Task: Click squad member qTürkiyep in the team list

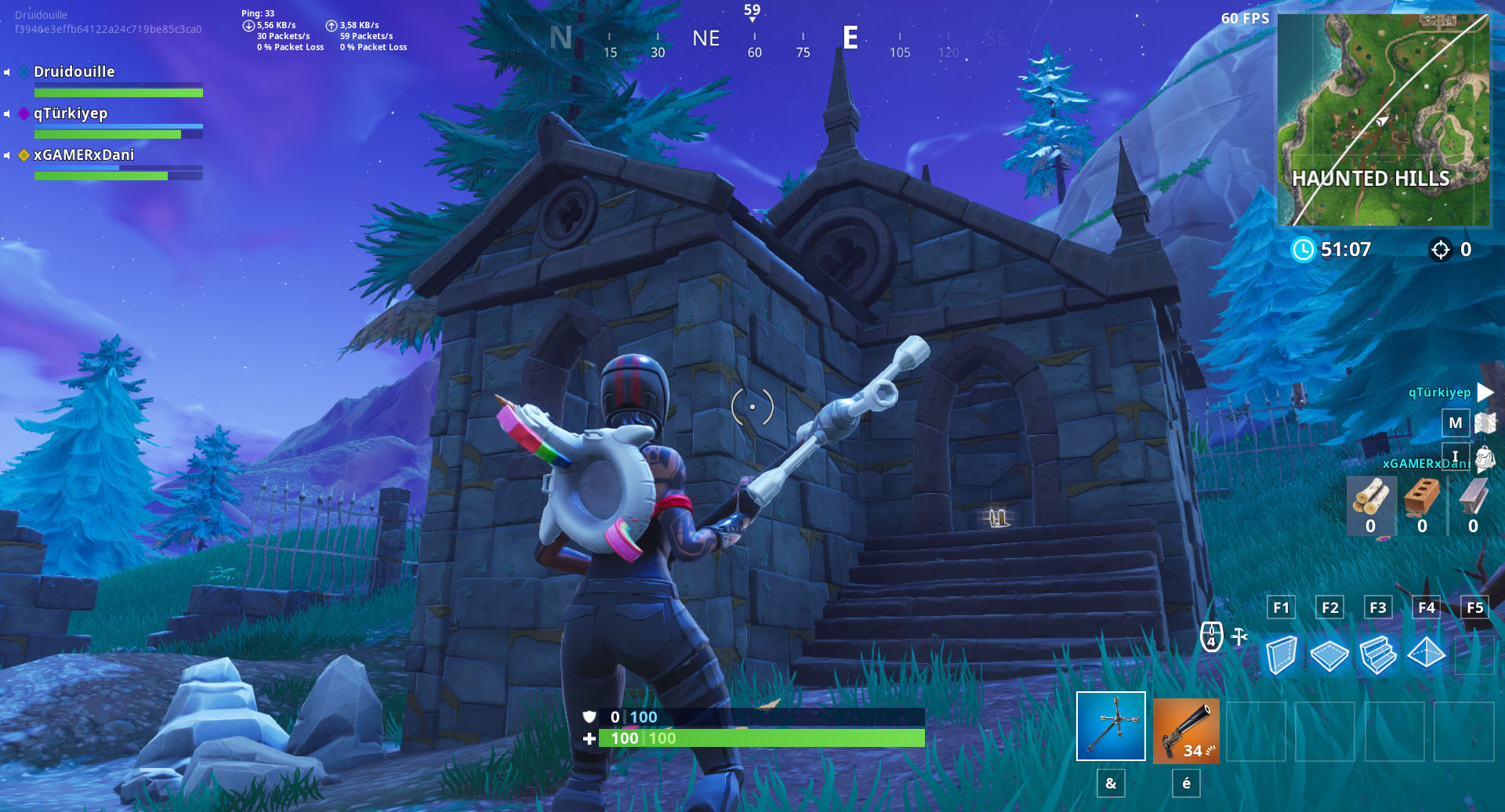Action: click(x=71, y=114)
